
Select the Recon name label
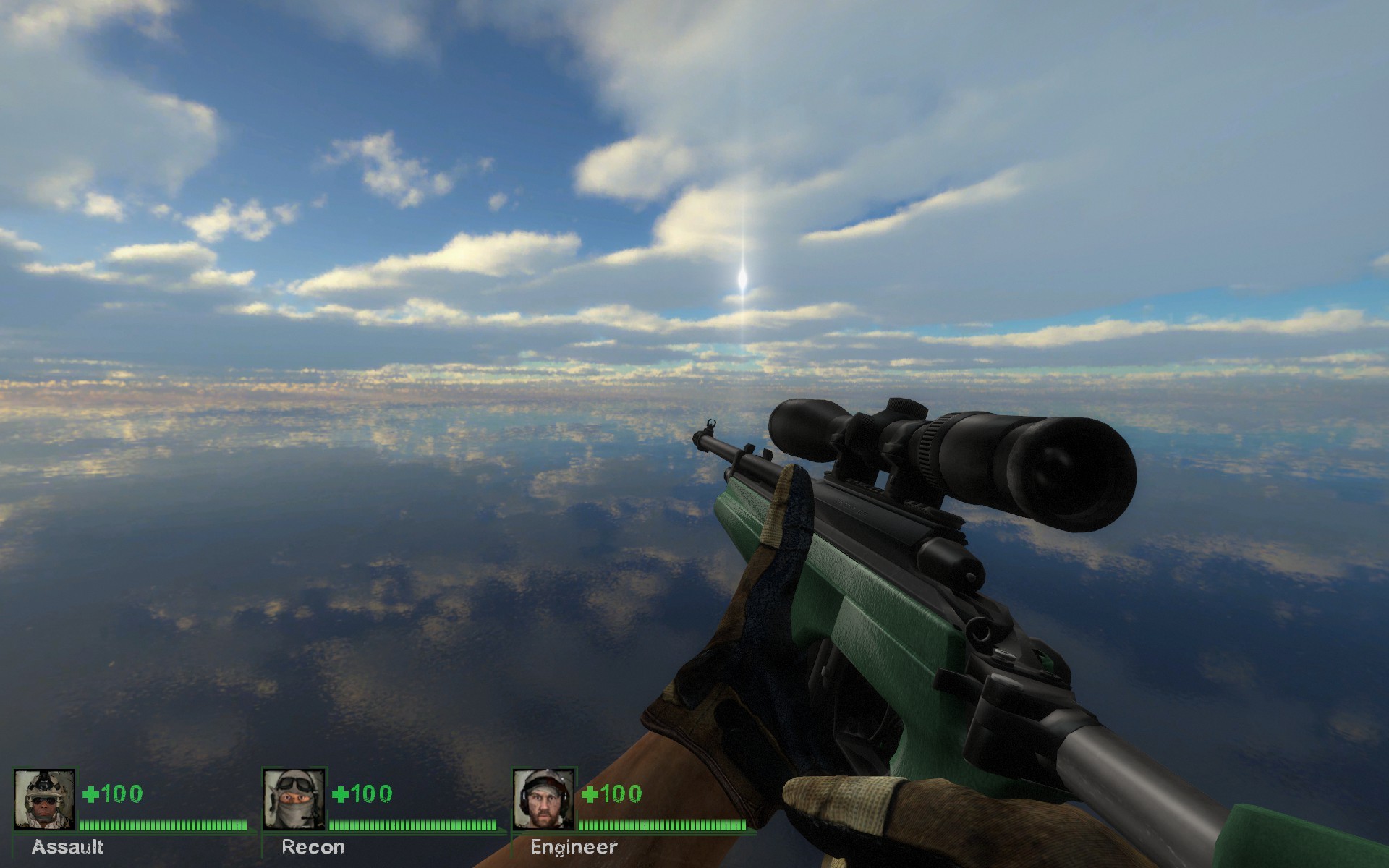(313, 848)
